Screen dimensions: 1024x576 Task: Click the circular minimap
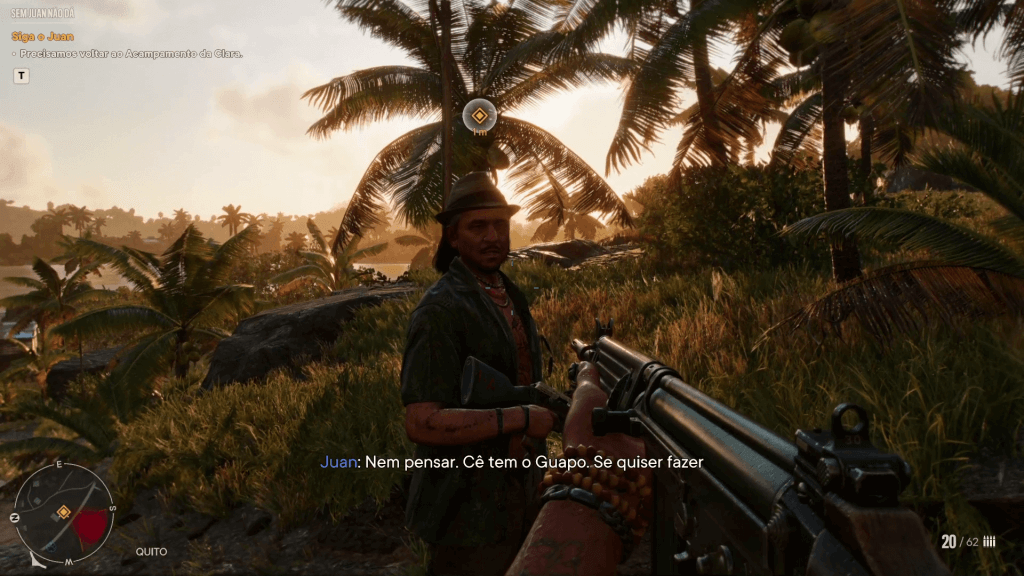(64, 512)
